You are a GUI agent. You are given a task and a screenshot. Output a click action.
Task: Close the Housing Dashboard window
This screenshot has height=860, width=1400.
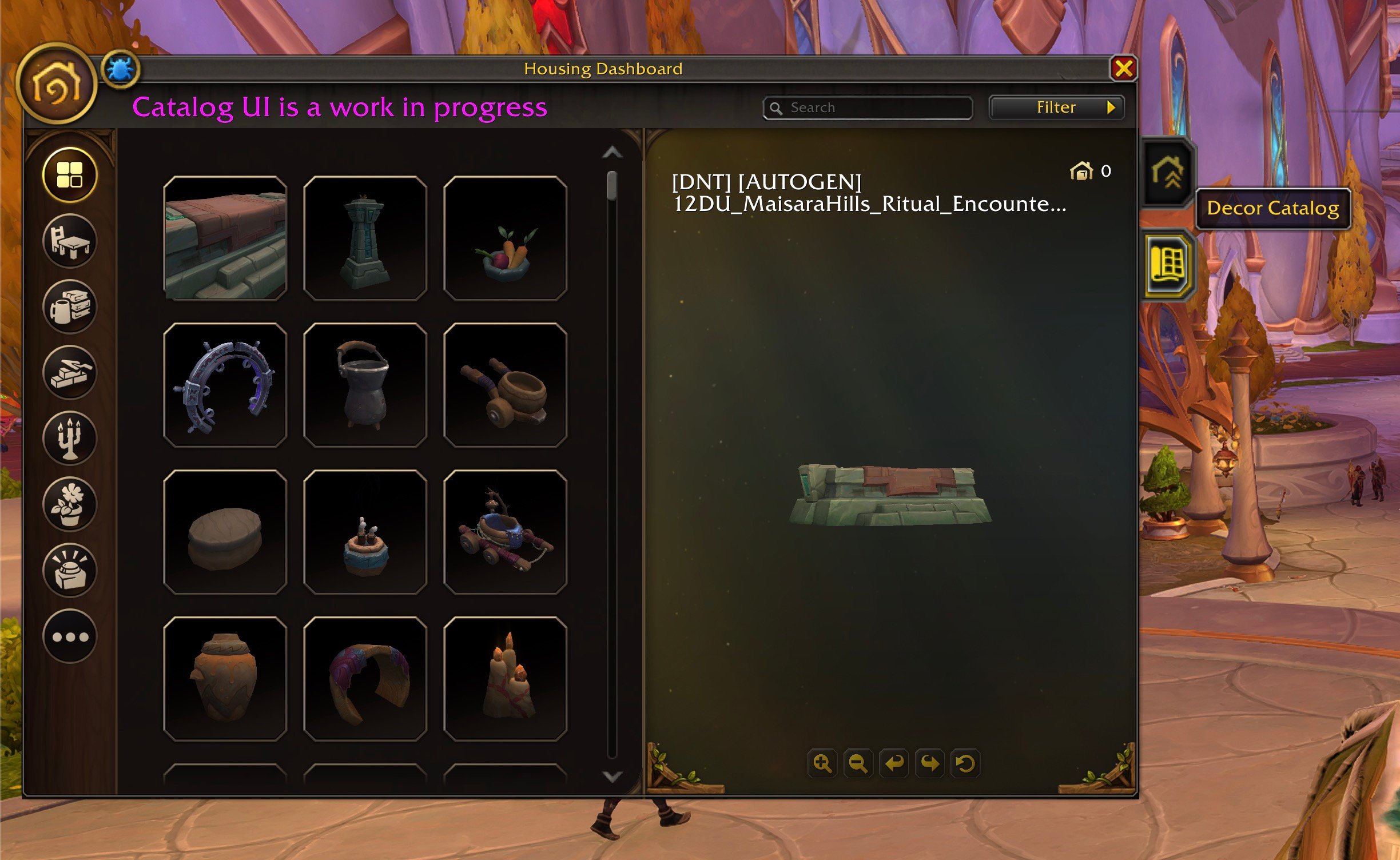coord(1123,69)
